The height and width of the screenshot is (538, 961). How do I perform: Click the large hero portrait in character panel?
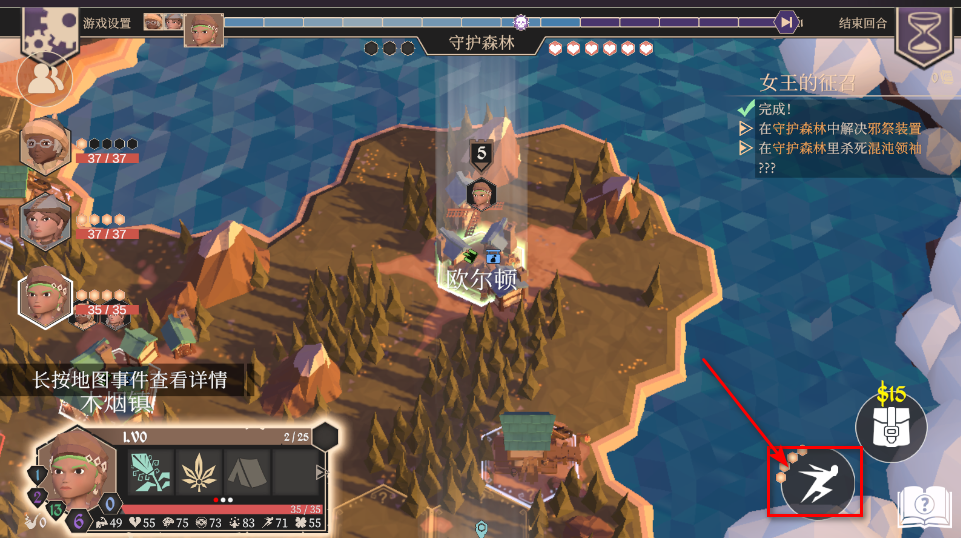[72, 474]
